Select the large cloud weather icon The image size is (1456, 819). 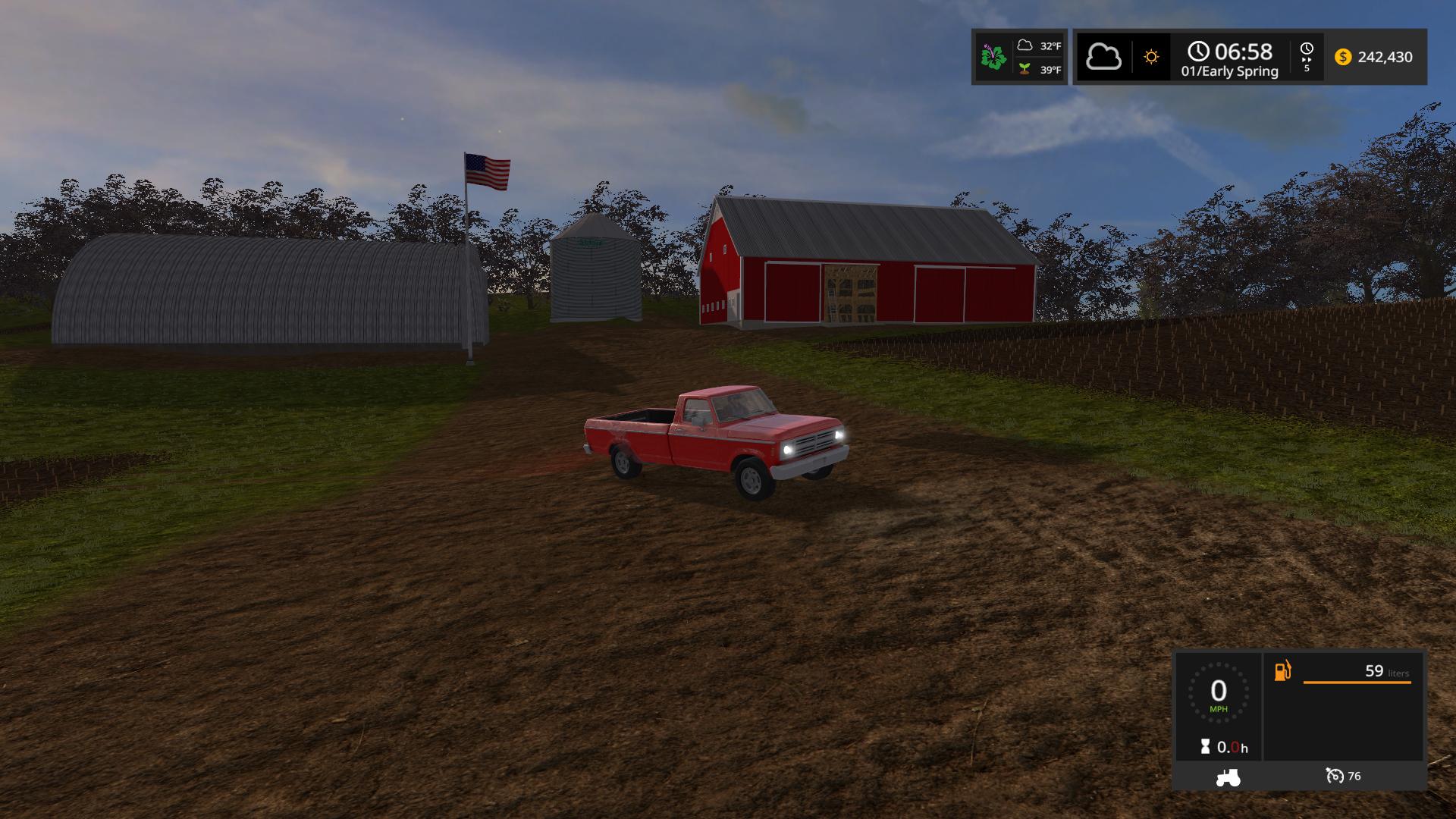click(x=1103, y=57)
